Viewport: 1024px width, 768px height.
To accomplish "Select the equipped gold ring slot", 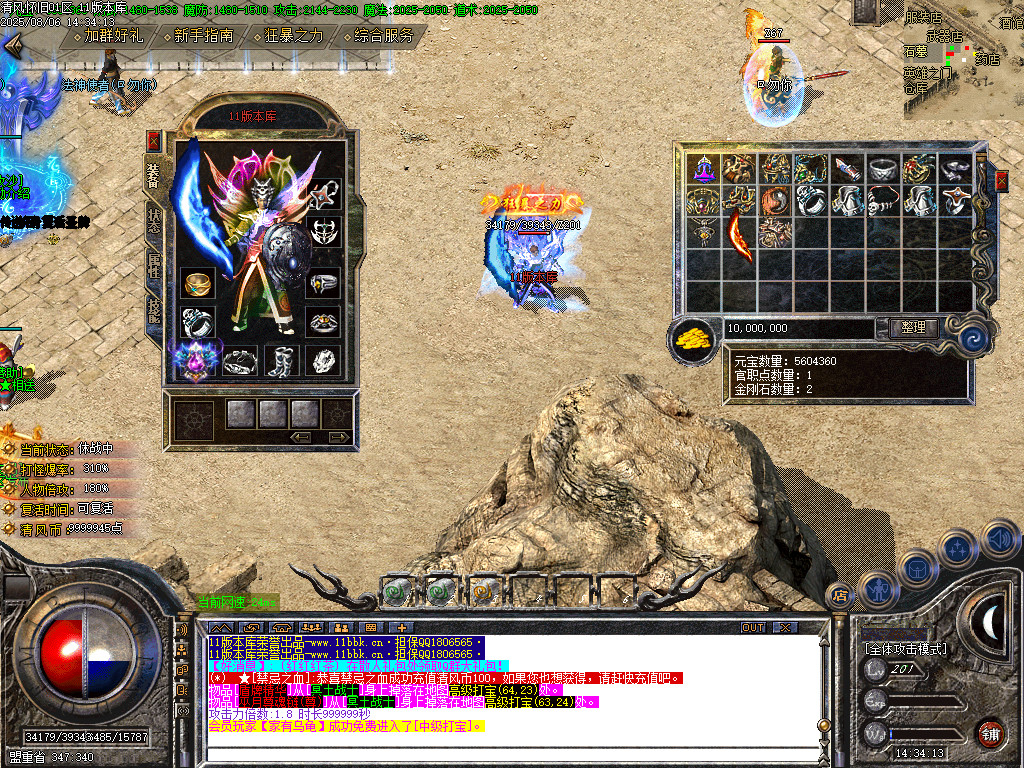I will 197,284.
